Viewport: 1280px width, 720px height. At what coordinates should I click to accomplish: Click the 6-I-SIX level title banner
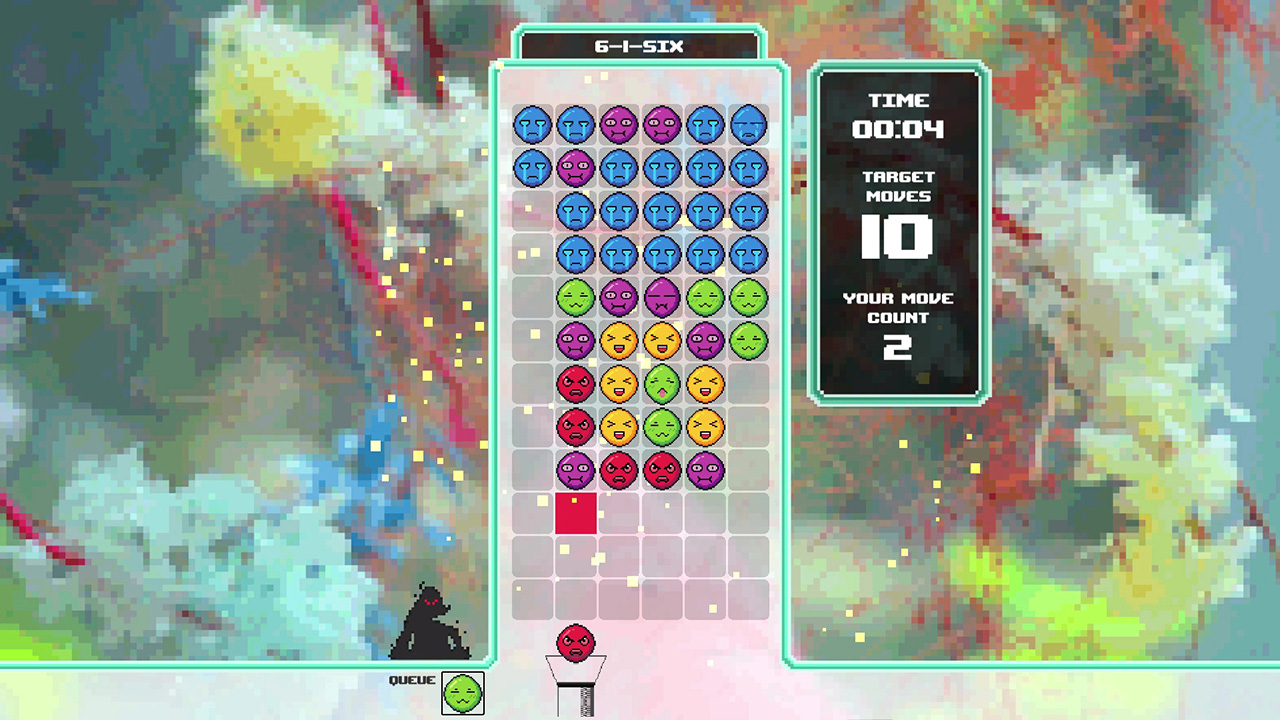click(640, 45)
